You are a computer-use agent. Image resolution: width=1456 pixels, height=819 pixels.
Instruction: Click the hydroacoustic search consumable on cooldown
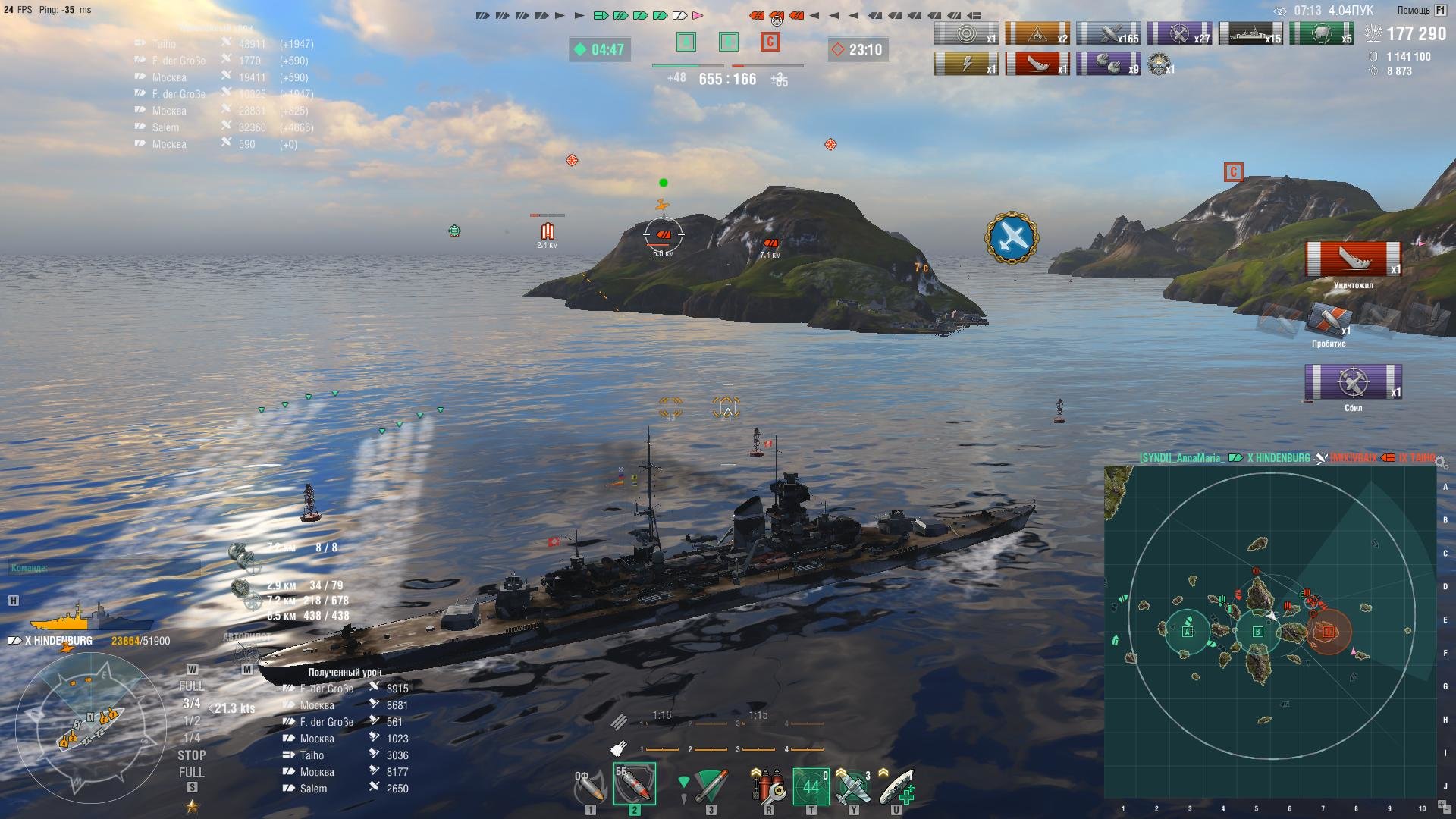(x=810, y=787)
